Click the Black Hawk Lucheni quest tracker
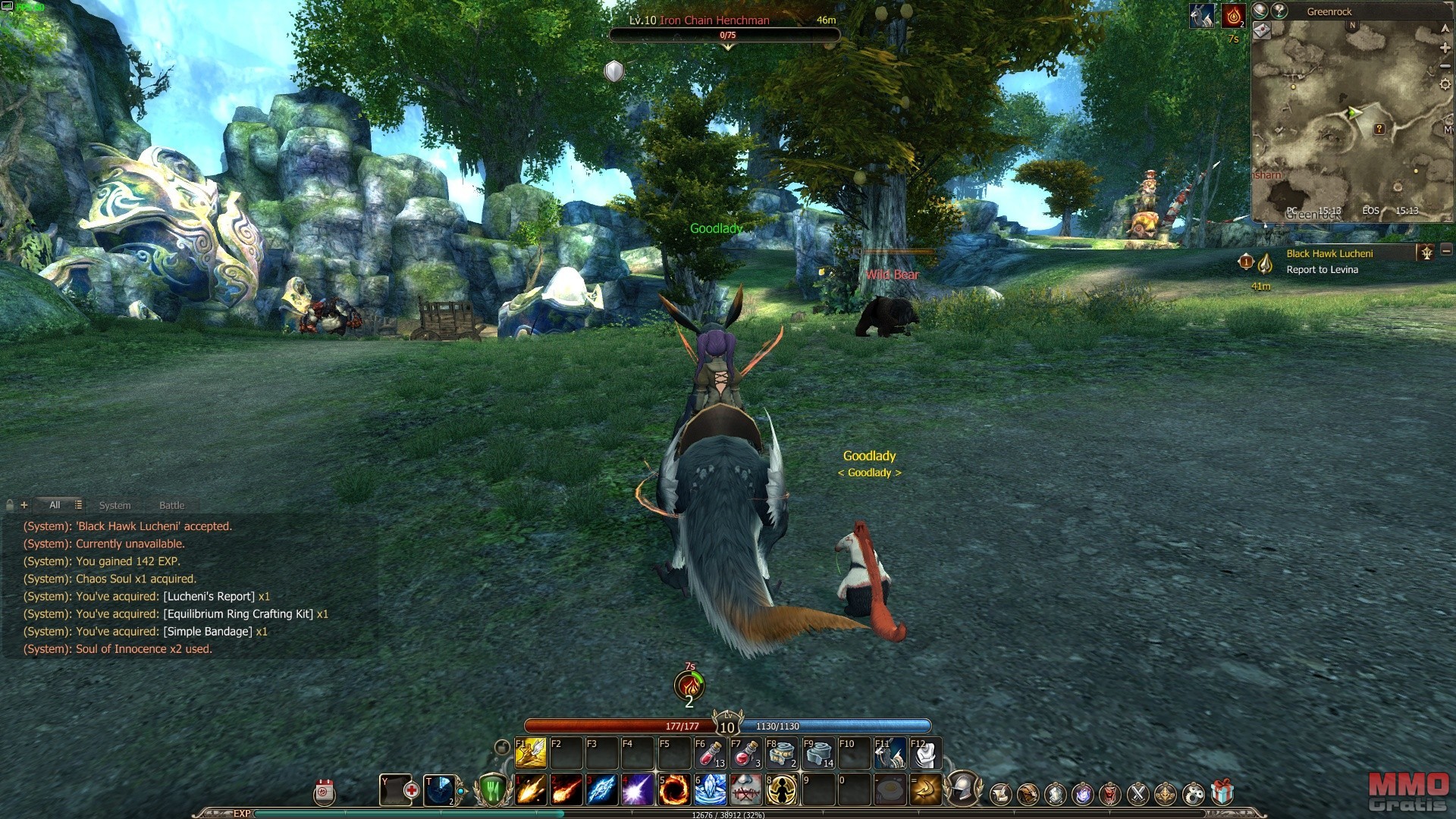Image resolution: width=1456 pixels, height=819 pixels. (x=1329, y=253)
